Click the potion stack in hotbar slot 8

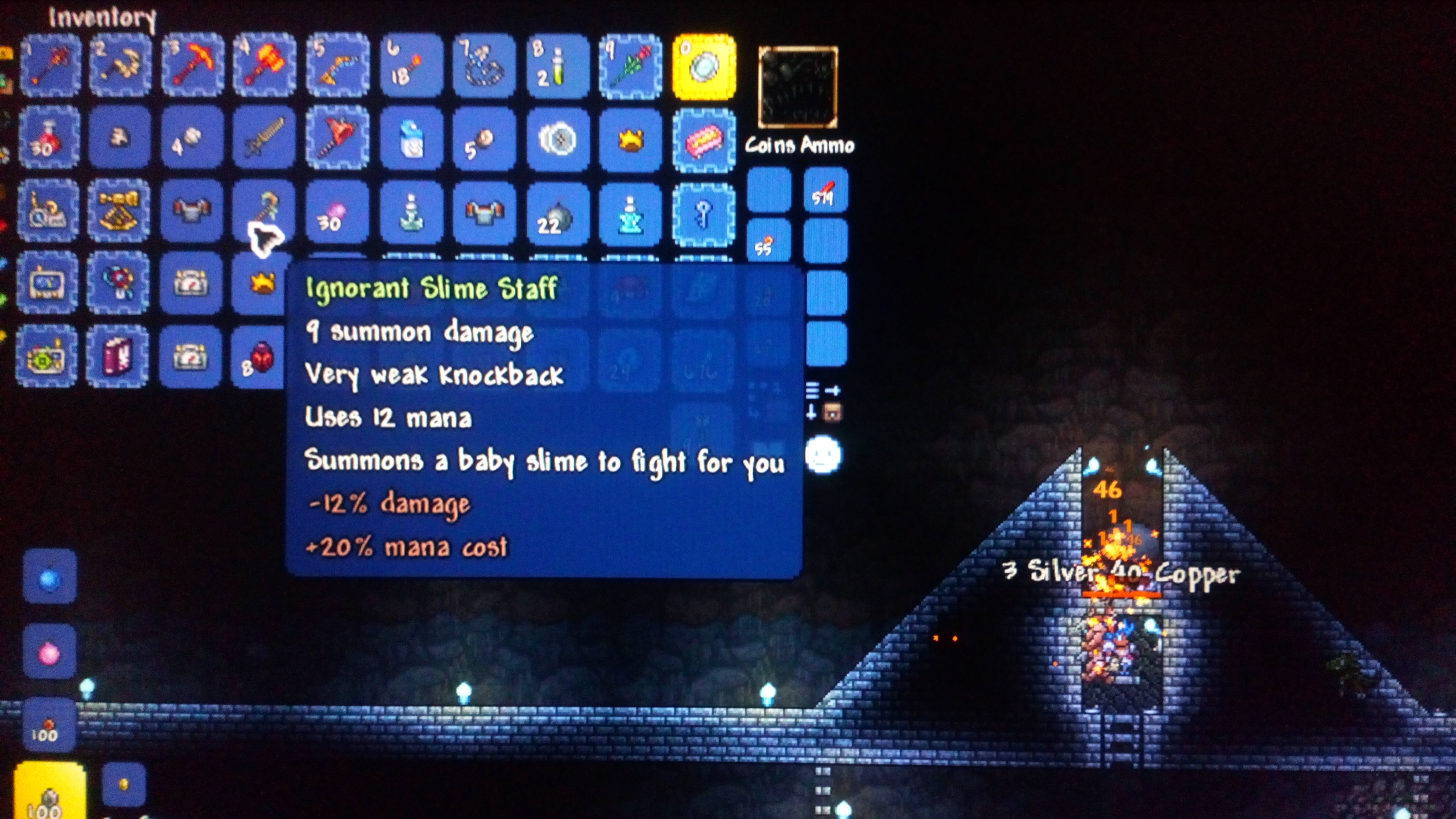click(x=557, y=65)
